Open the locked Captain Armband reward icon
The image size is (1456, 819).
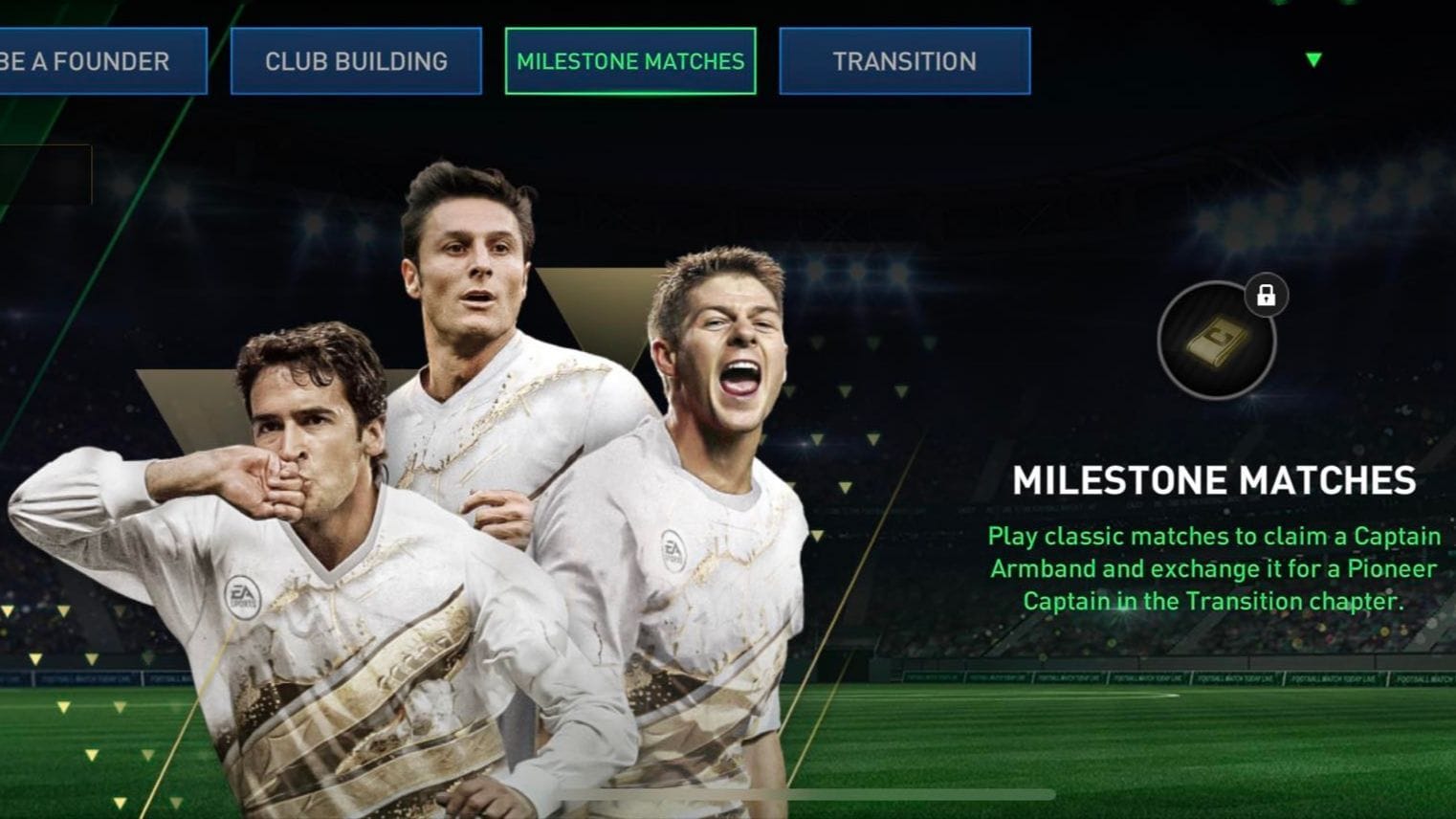pos(1215,340)
